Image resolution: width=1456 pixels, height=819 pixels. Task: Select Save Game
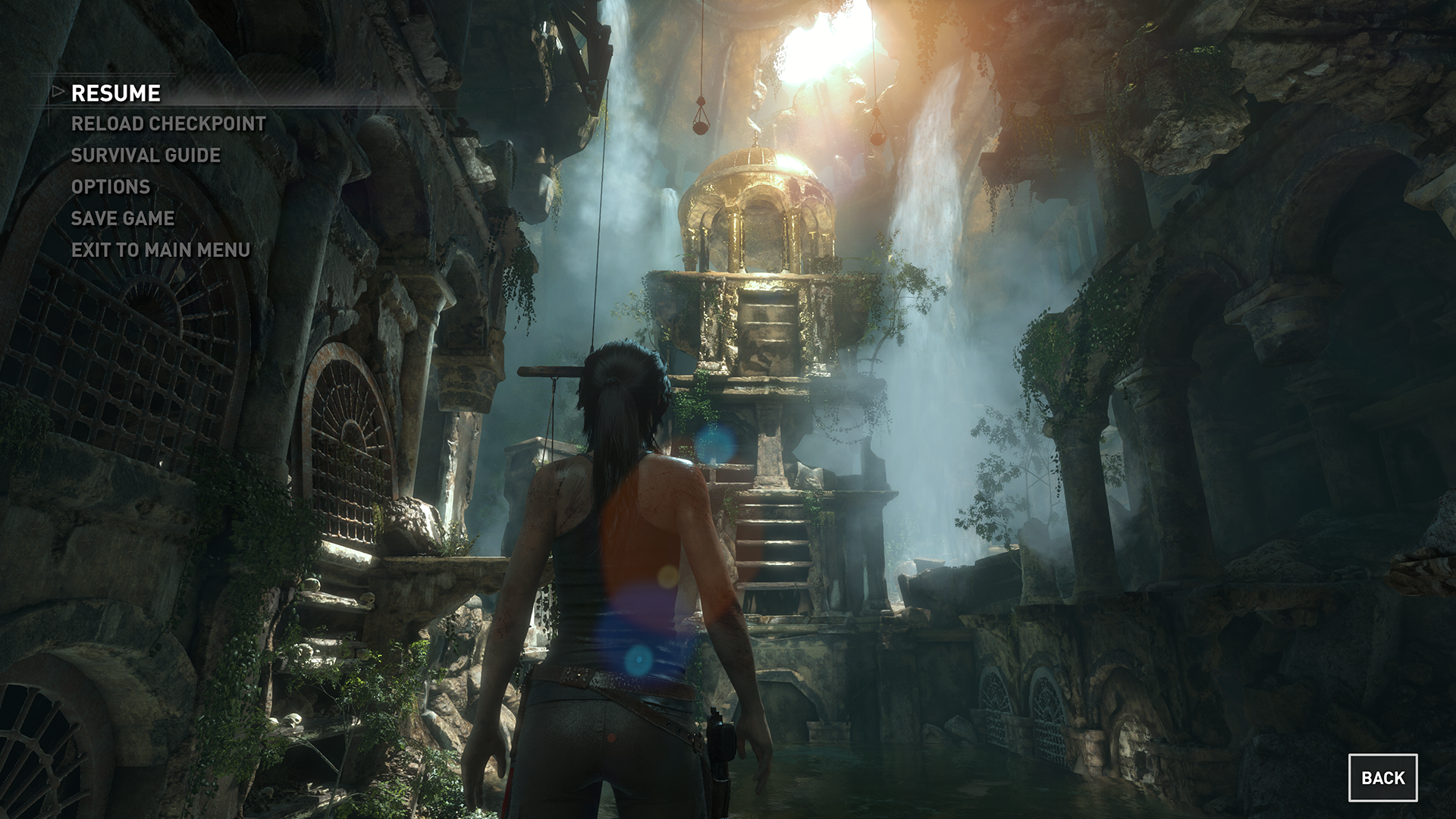pos(123,218)
